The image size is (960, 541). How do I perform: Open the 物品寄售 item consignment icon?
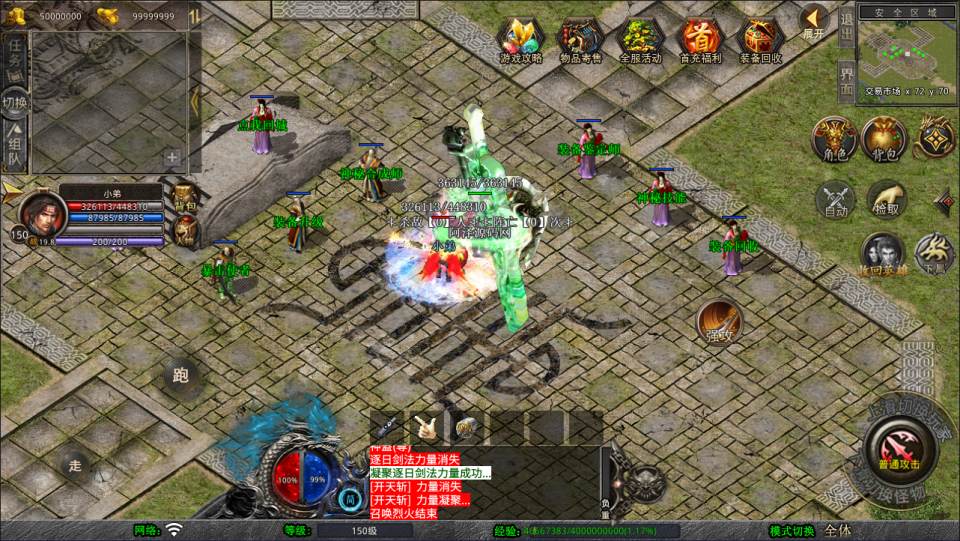coord(580,38)
